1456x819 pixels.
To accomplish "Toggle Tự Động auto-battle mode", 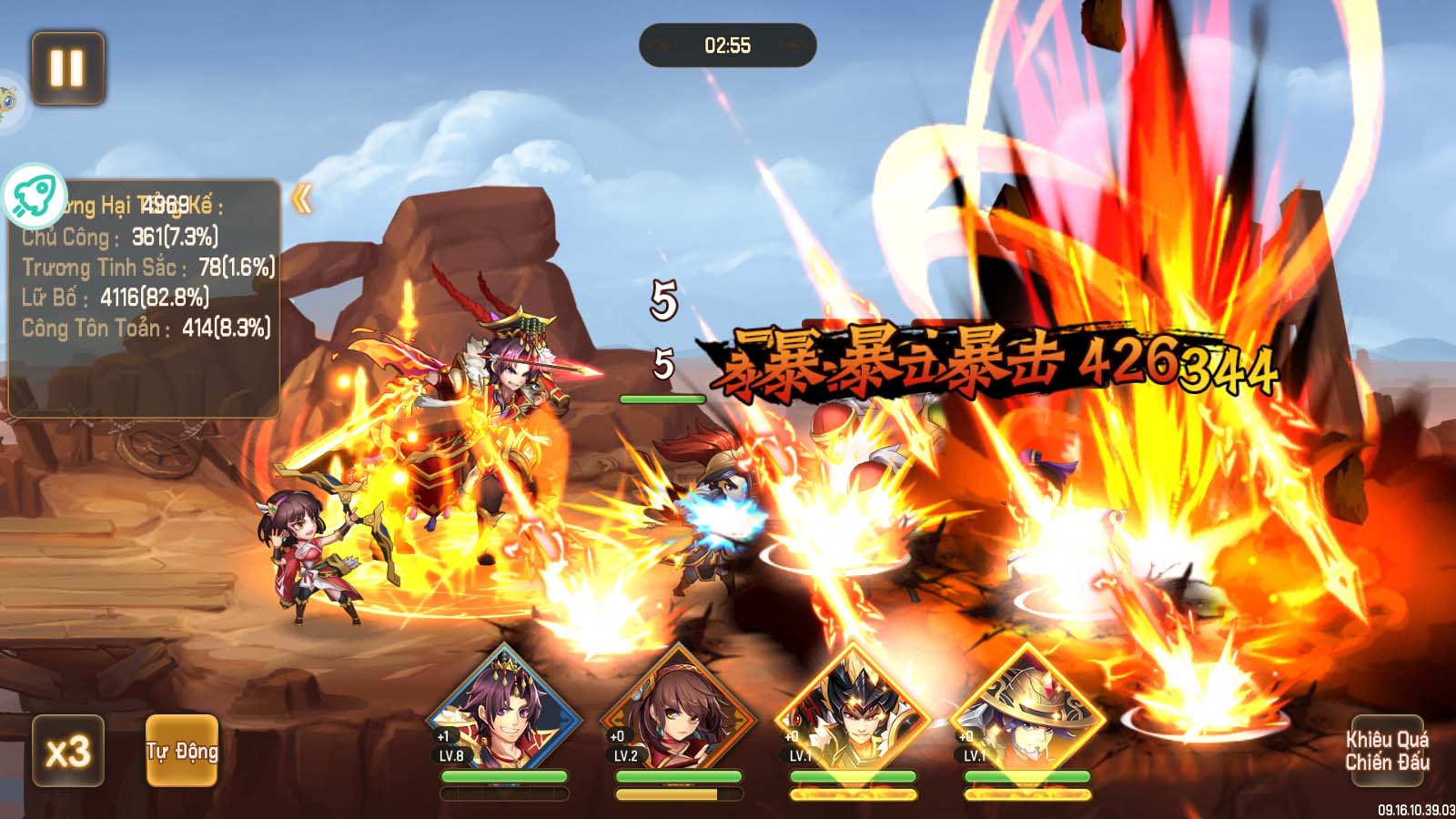I will coord(182,751).
